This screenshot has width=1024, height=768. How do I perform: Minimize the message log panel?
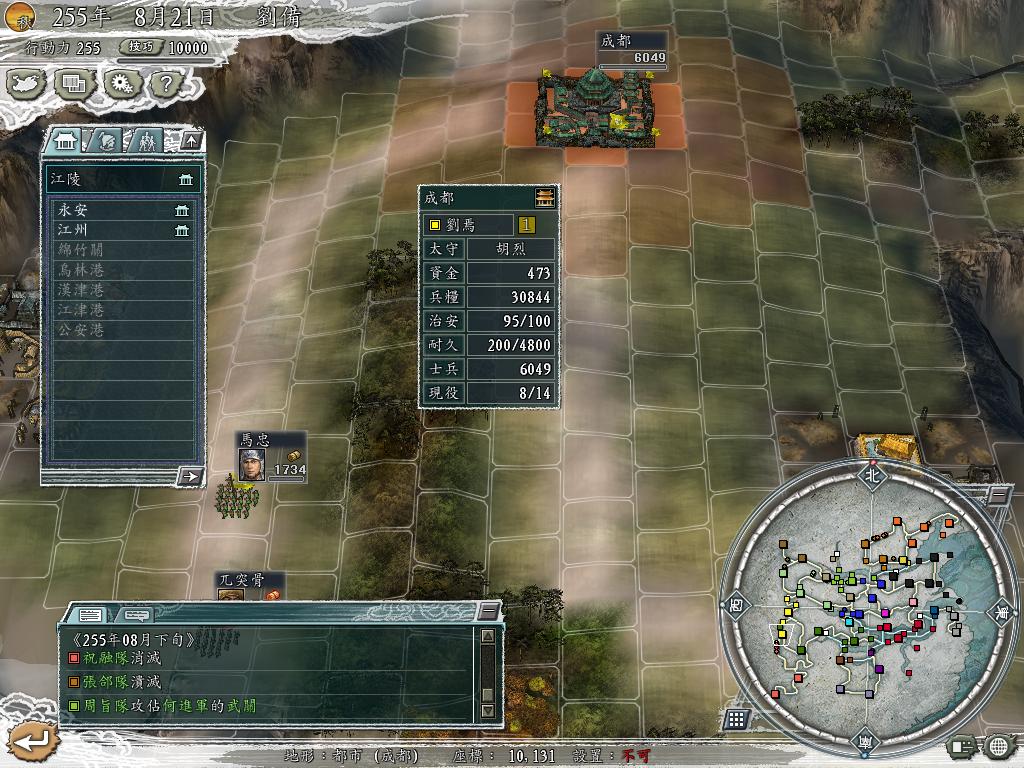click(x=488, y=611)
